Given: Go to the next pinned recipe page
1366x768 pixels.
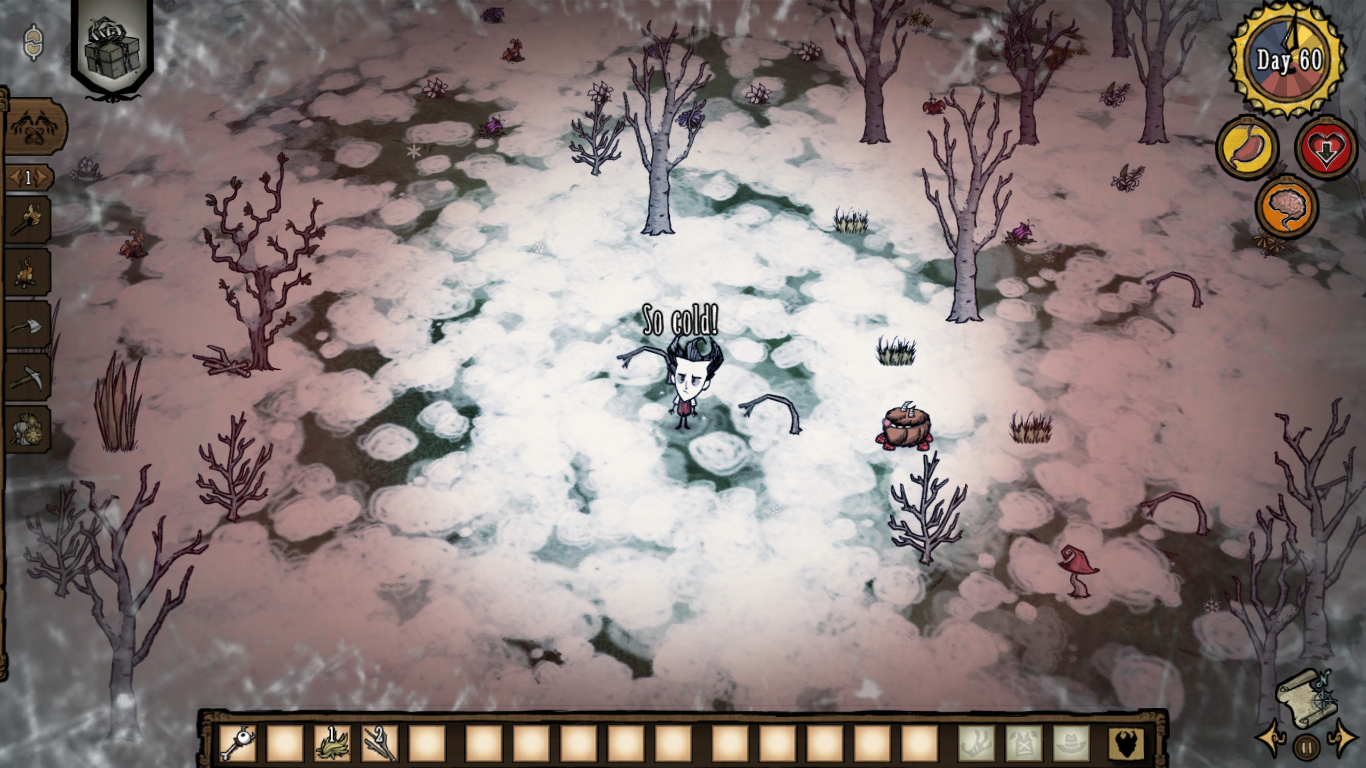Looking at the screenshot, I should click(x=46, y=178).
